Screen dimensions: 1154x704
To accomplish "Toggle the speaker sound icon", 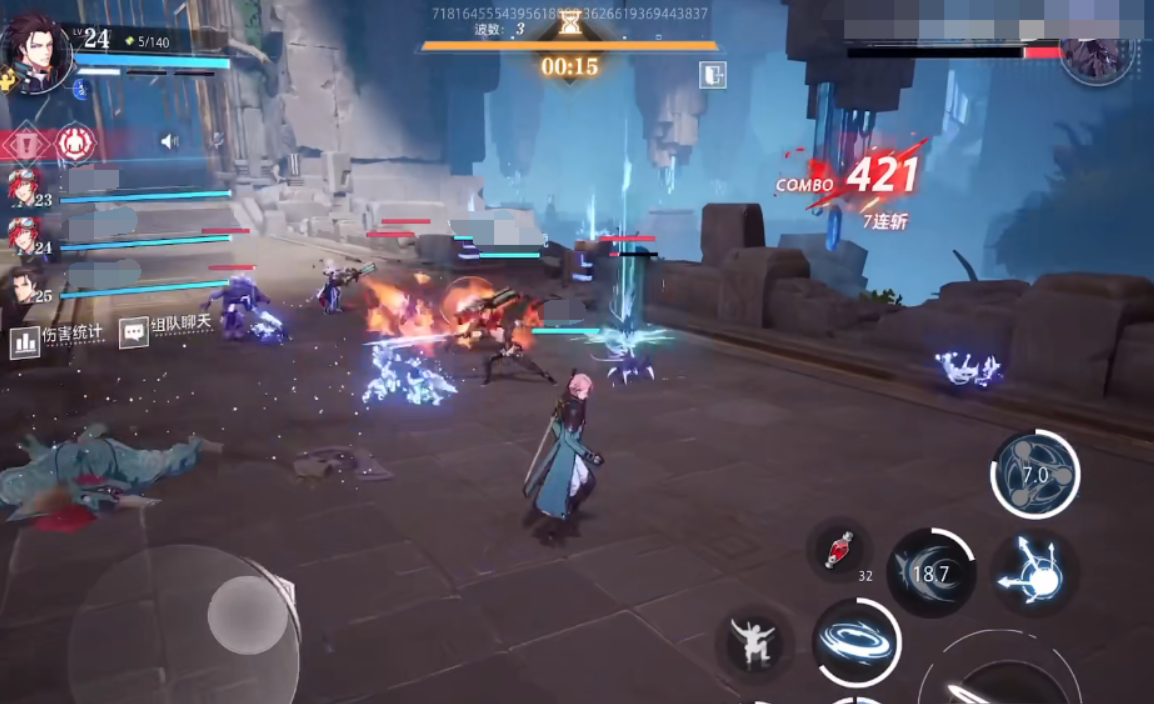I will click(x=169, y=142).
